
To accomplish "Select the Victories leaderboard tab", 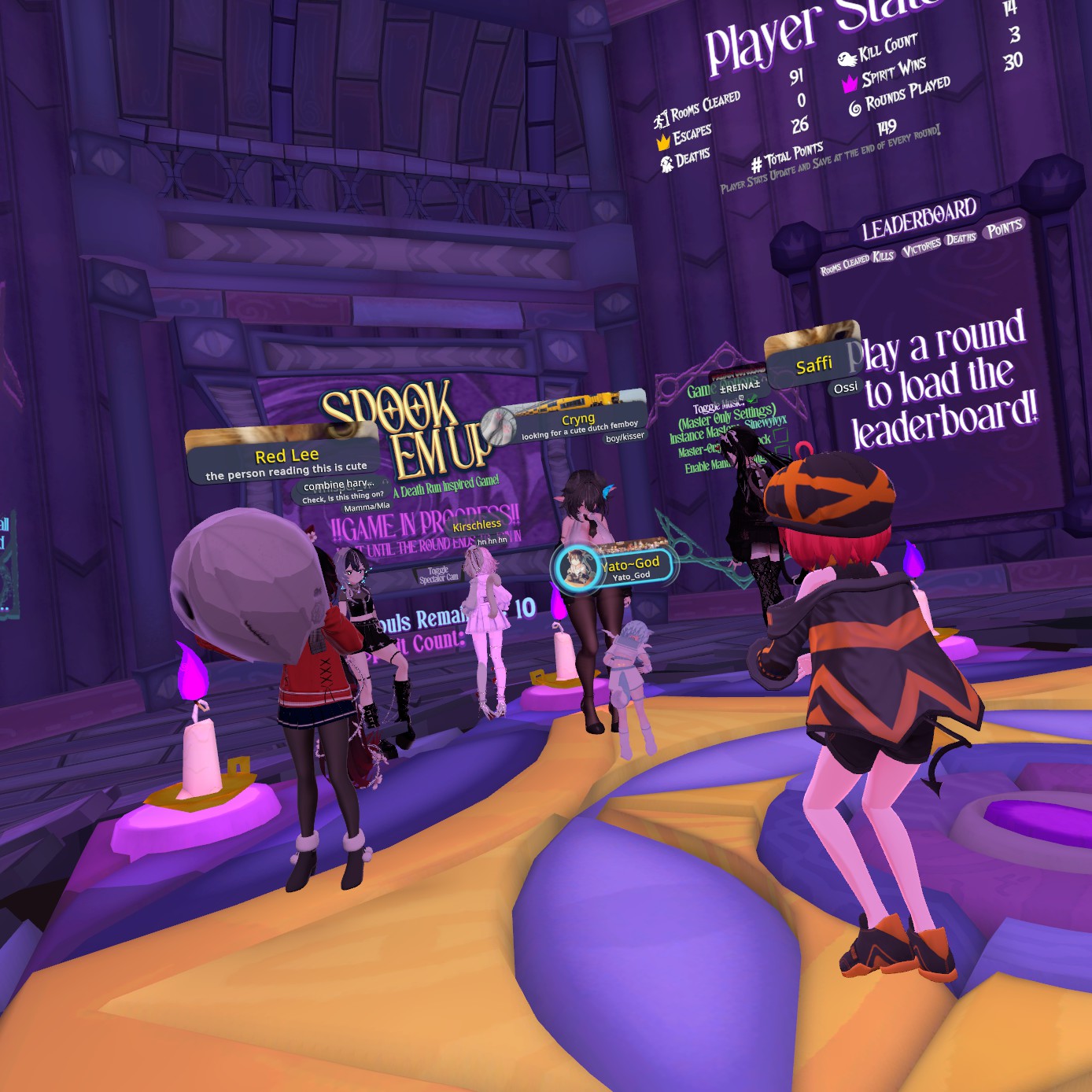I will coord(920,248).
